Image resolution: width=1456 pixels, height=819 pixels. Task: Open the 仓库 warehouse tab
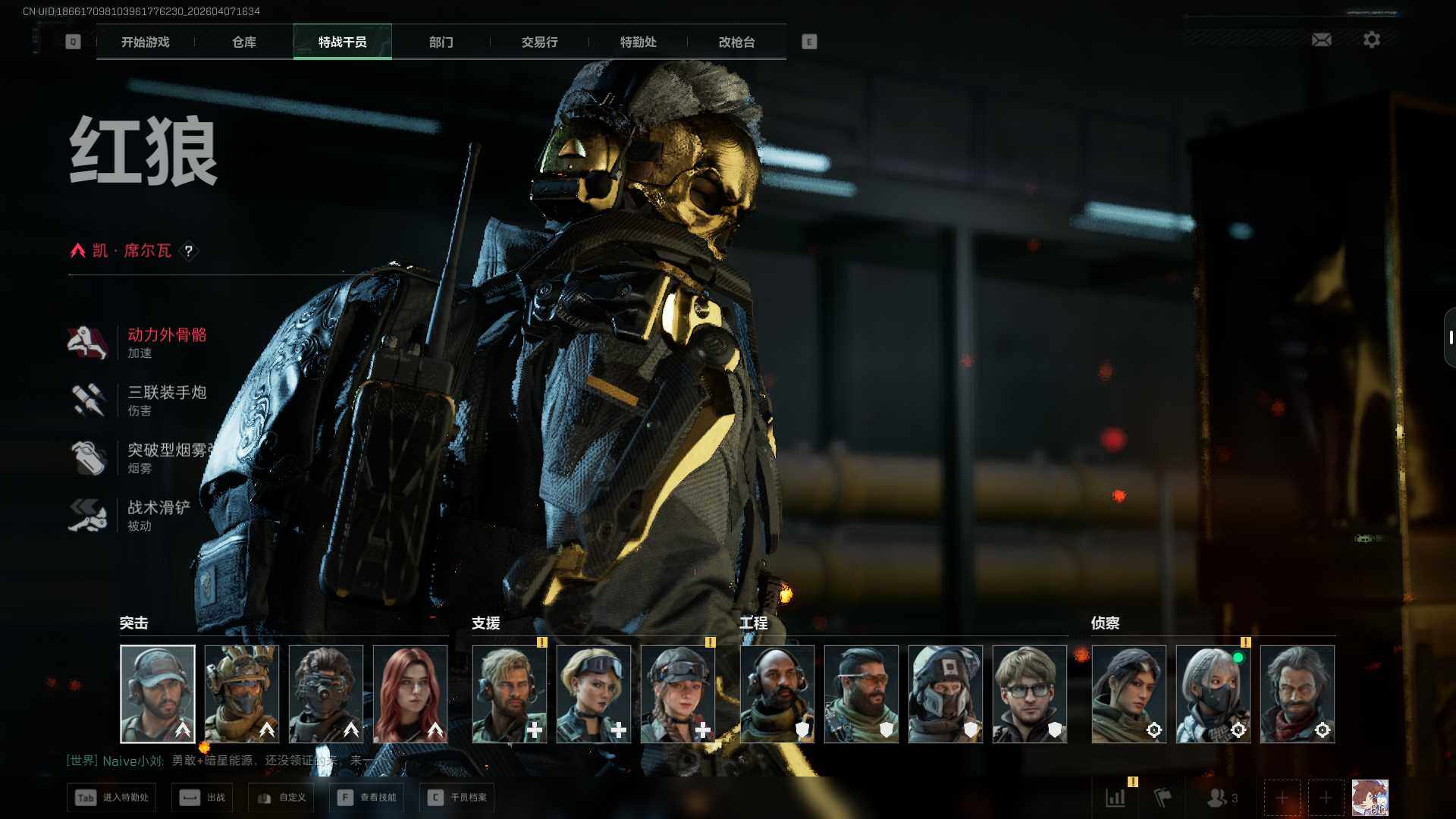pyautogui.click(x=244, y=42)
